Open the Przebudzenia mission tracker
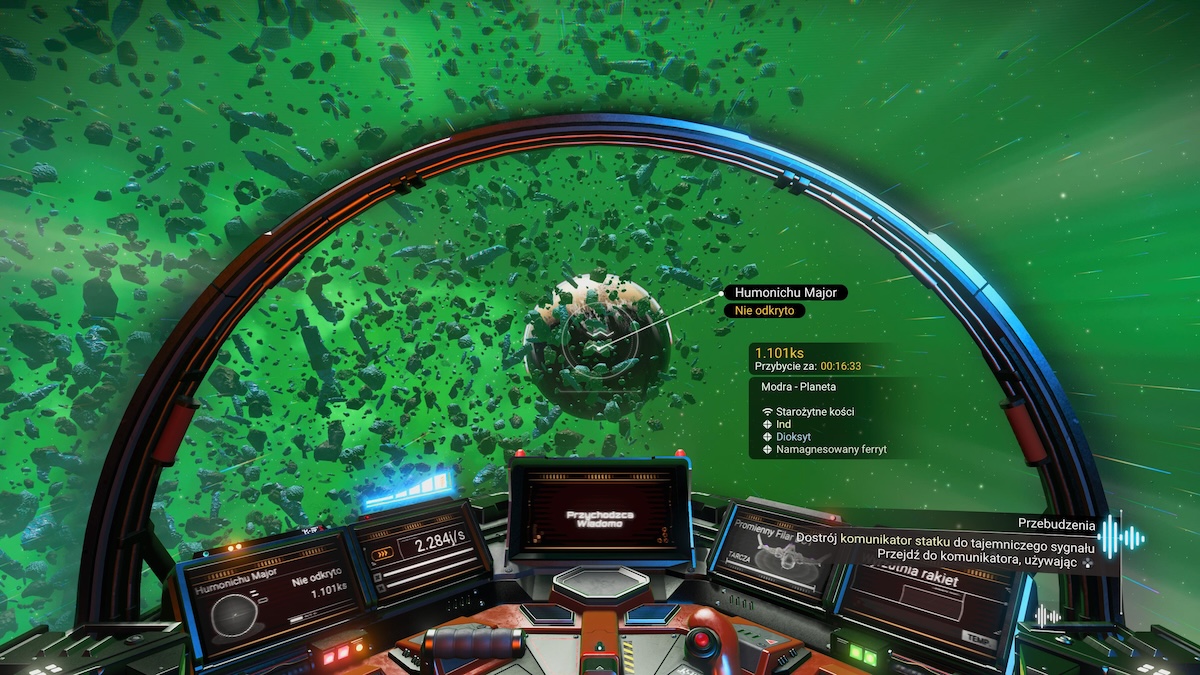The height and width of the screenshot is (675, 1200). [1056, 523]
